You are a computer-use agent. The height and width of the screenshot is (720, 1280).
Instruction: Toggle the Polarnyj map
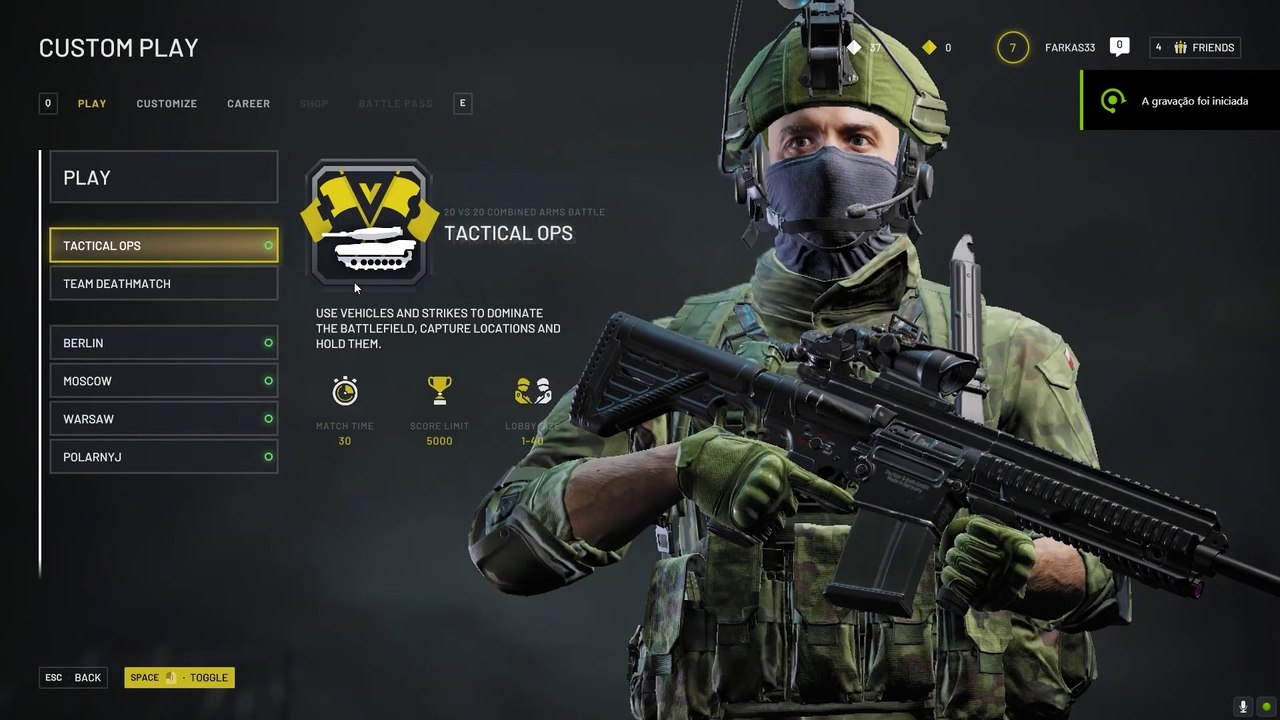[x=164, y=457]
